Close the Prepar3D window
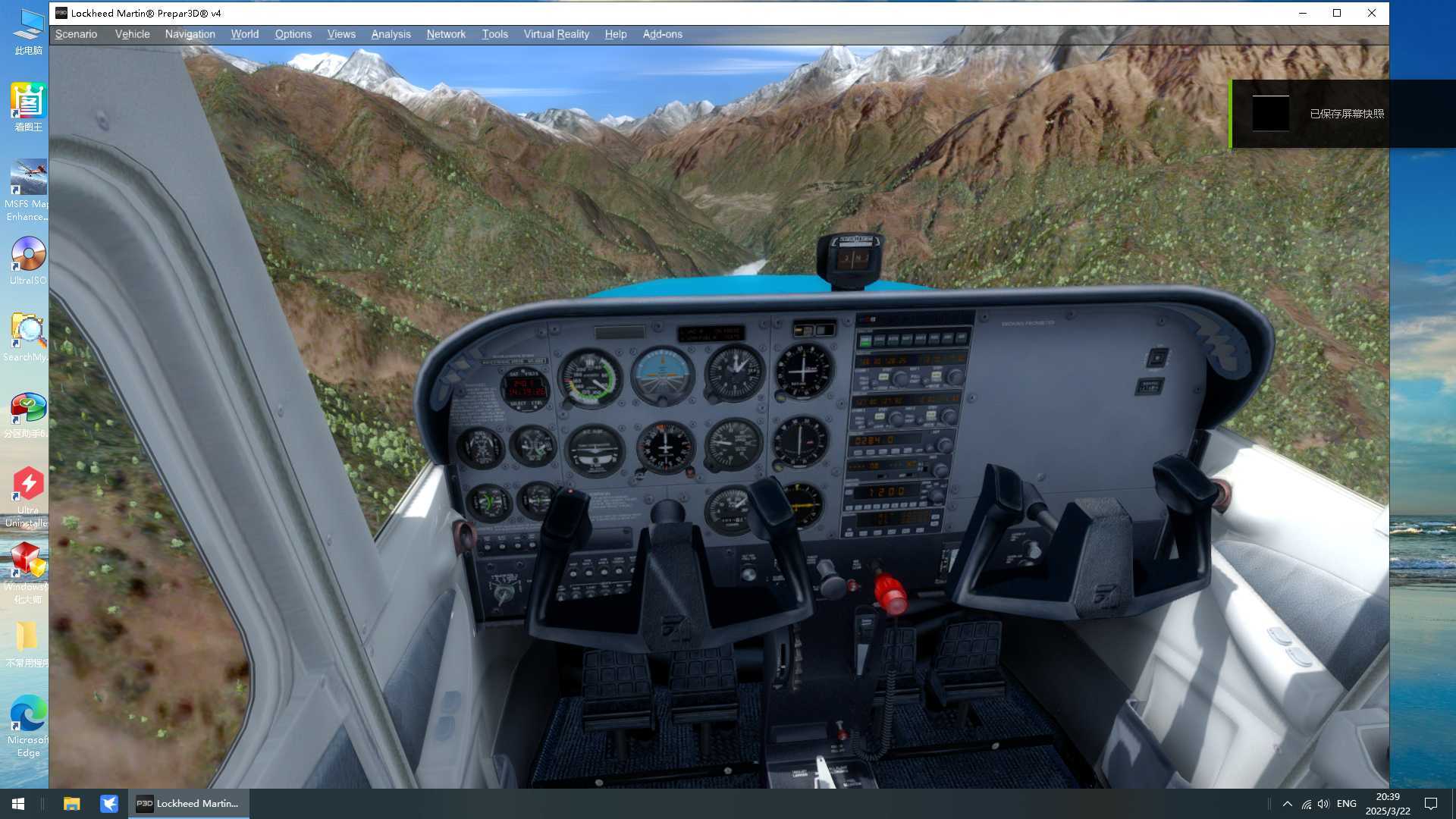1456x819 pixels. (x=1371, y=13)
